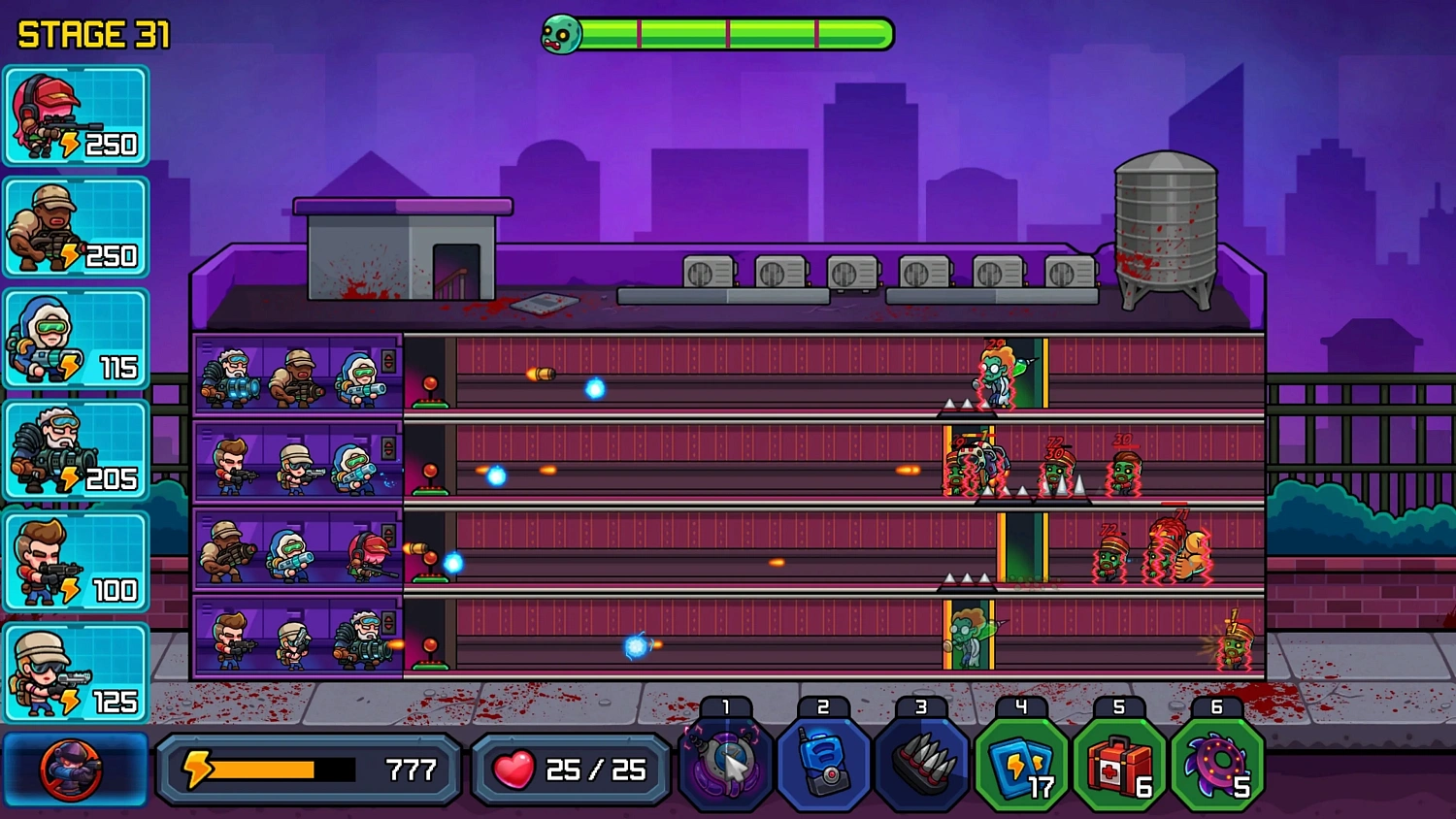Select the spike trap item in slot 3
The width and height of the screenshot is (1456, 819).
922,767
